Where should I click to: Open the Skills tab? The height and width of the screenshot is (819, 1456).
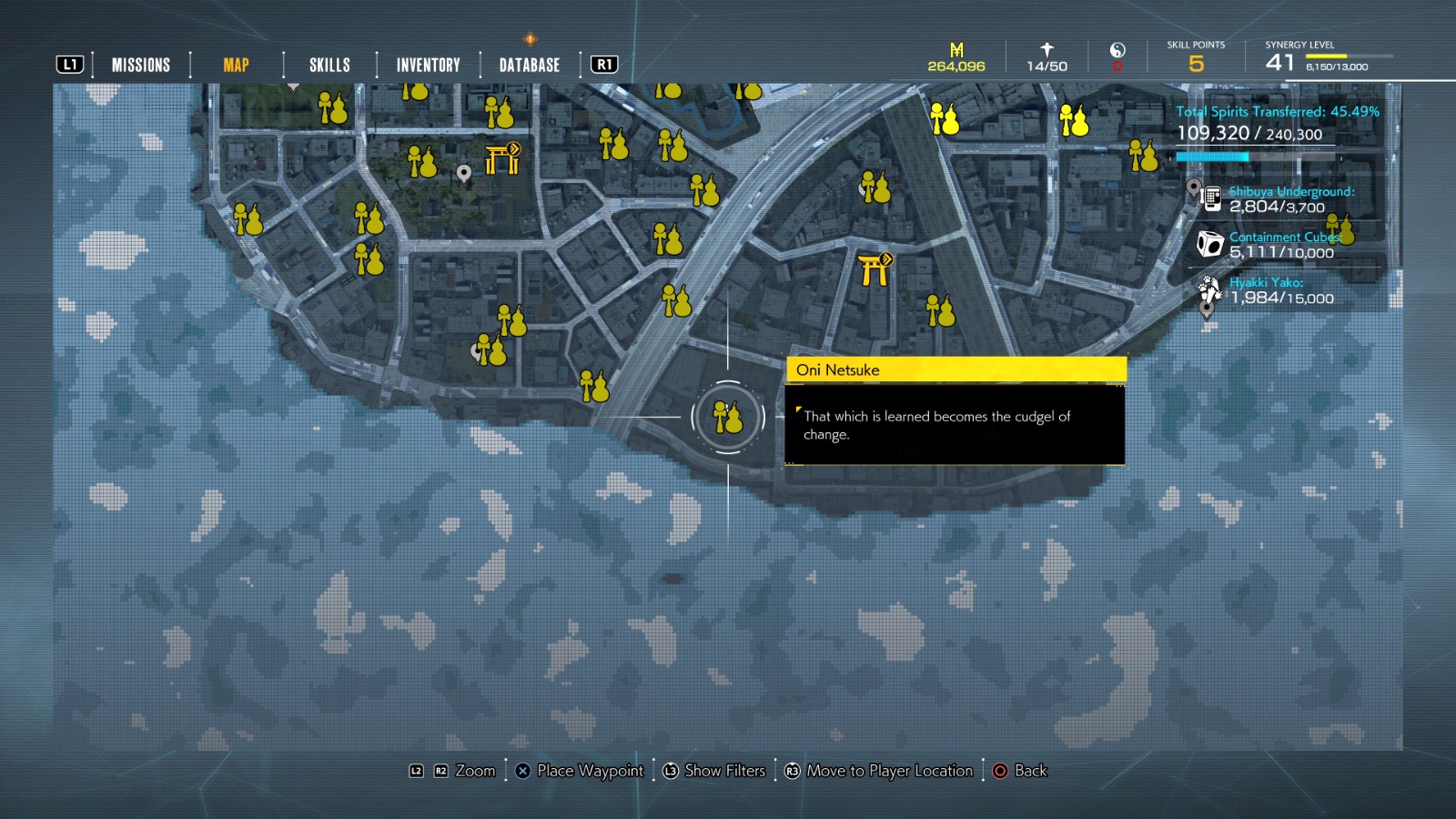pos(329,64)
